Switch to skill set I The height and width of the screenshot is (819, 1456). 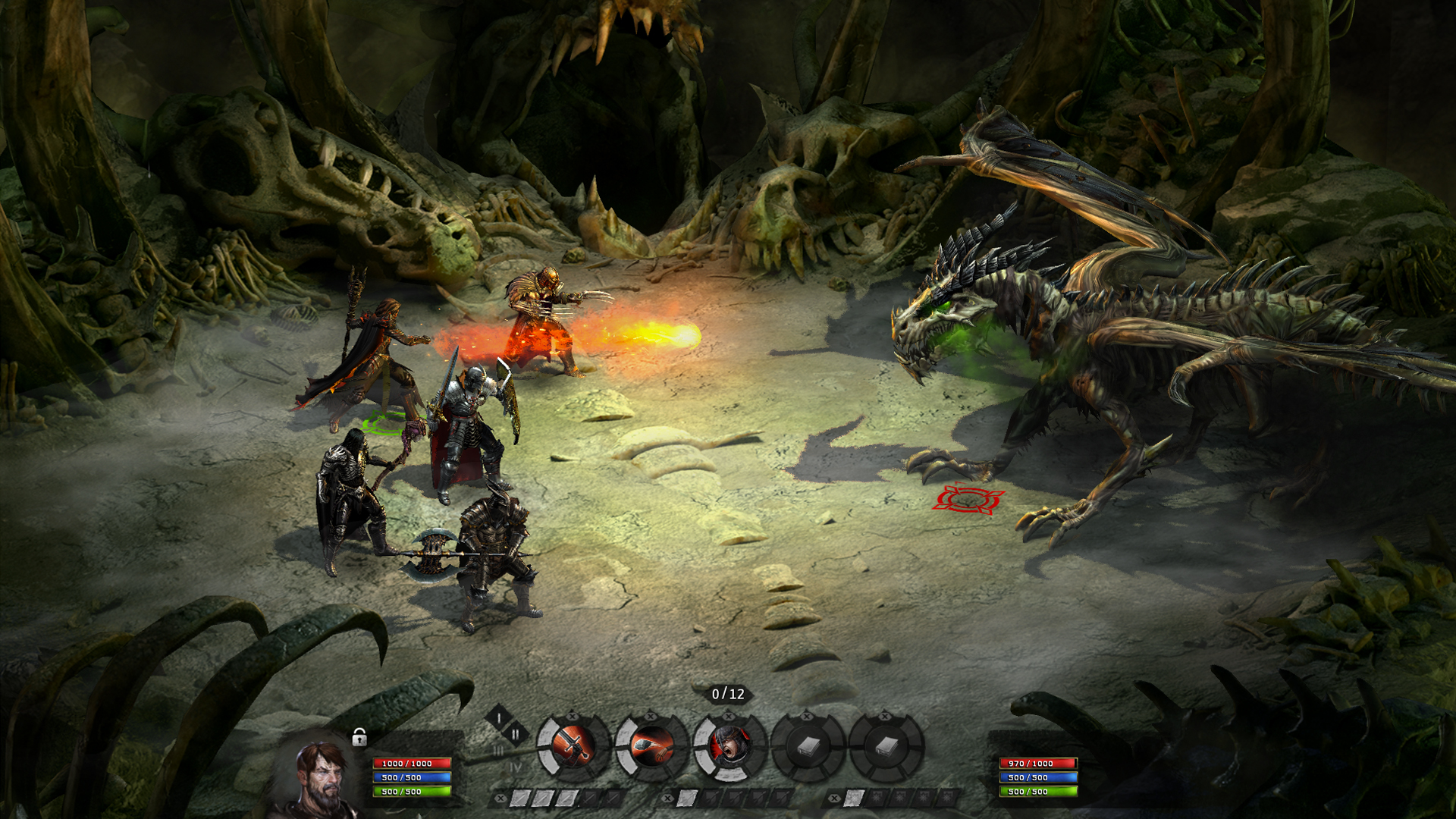498,717
